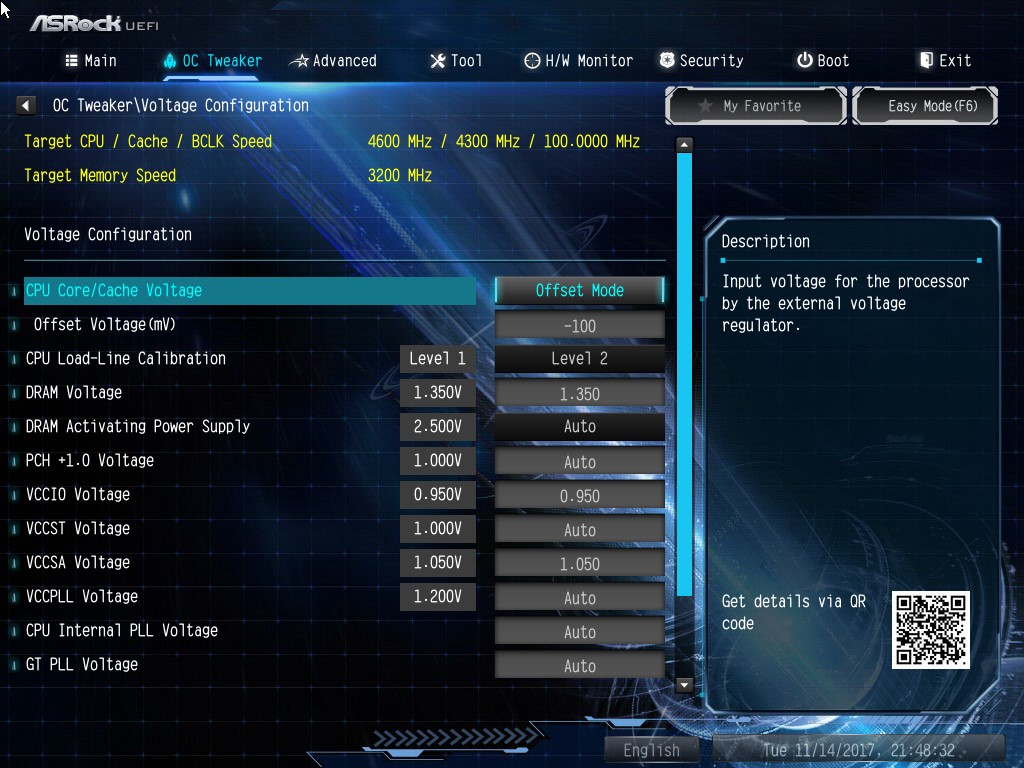Click the scrollbar down arrow
Screen dimensions: 1024x768
[684, 685]
